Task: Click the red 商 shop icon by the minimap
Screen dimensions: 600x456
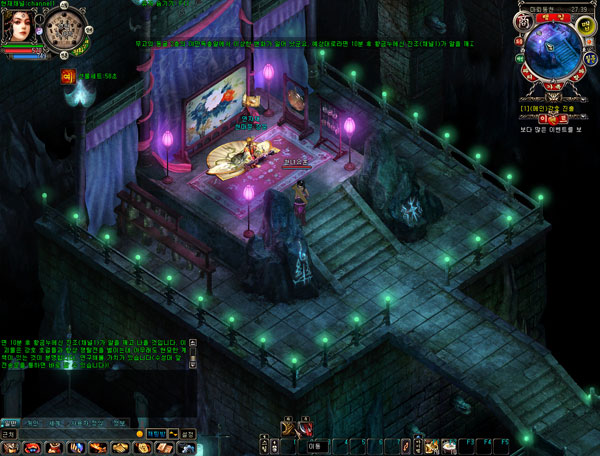Action: click(x=520, y=22)
